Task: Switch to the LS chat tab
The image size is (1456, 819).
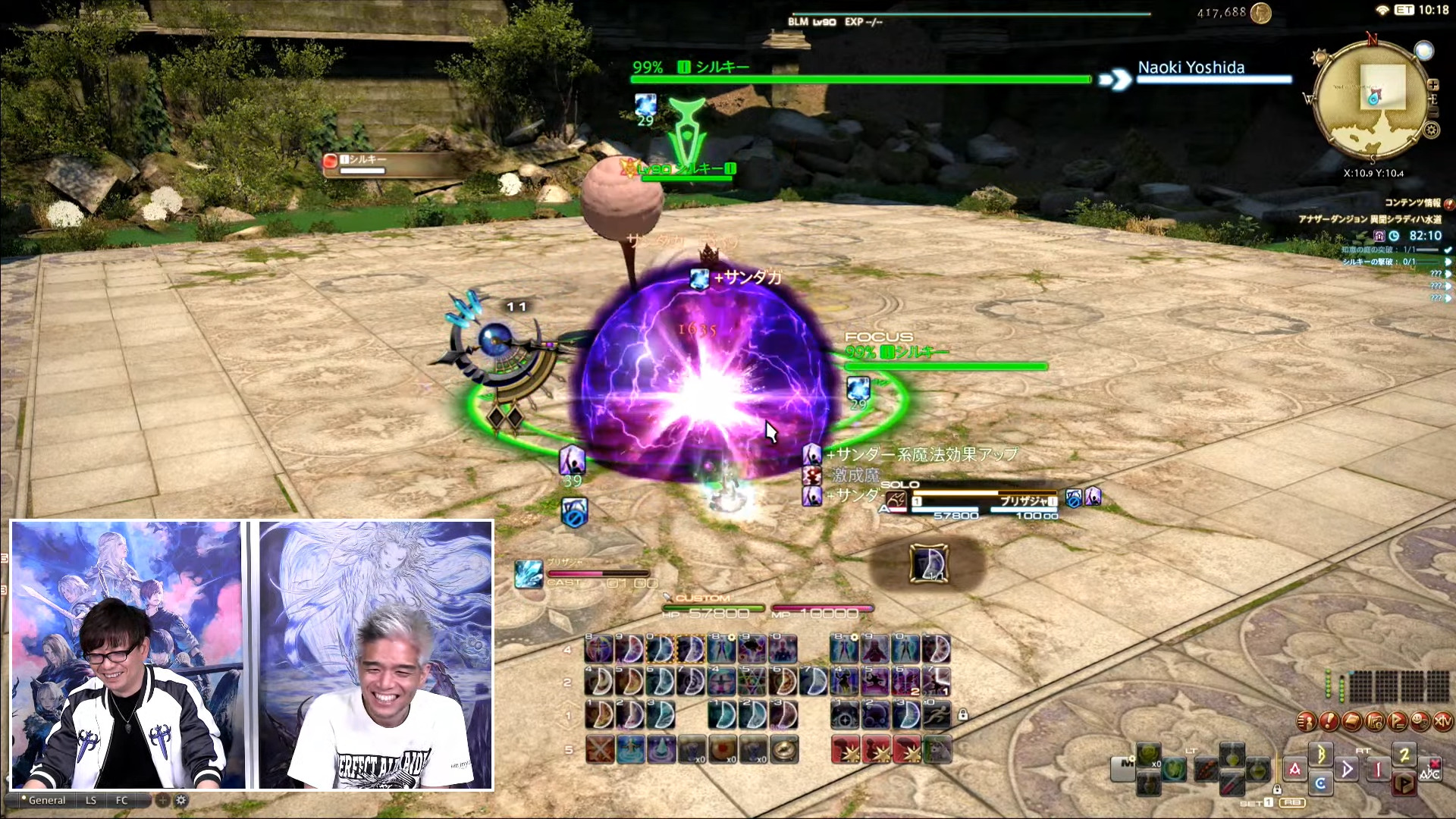Action: pyautogui.click(x=91, y=800)
